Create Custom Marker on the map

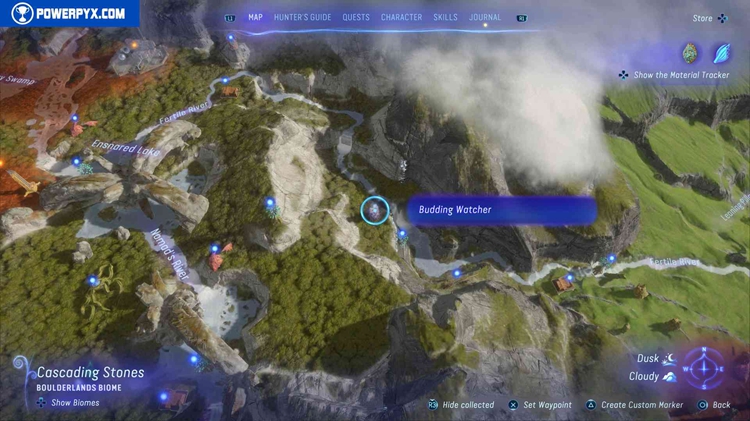pyautogui.click(x=635, y=405)
